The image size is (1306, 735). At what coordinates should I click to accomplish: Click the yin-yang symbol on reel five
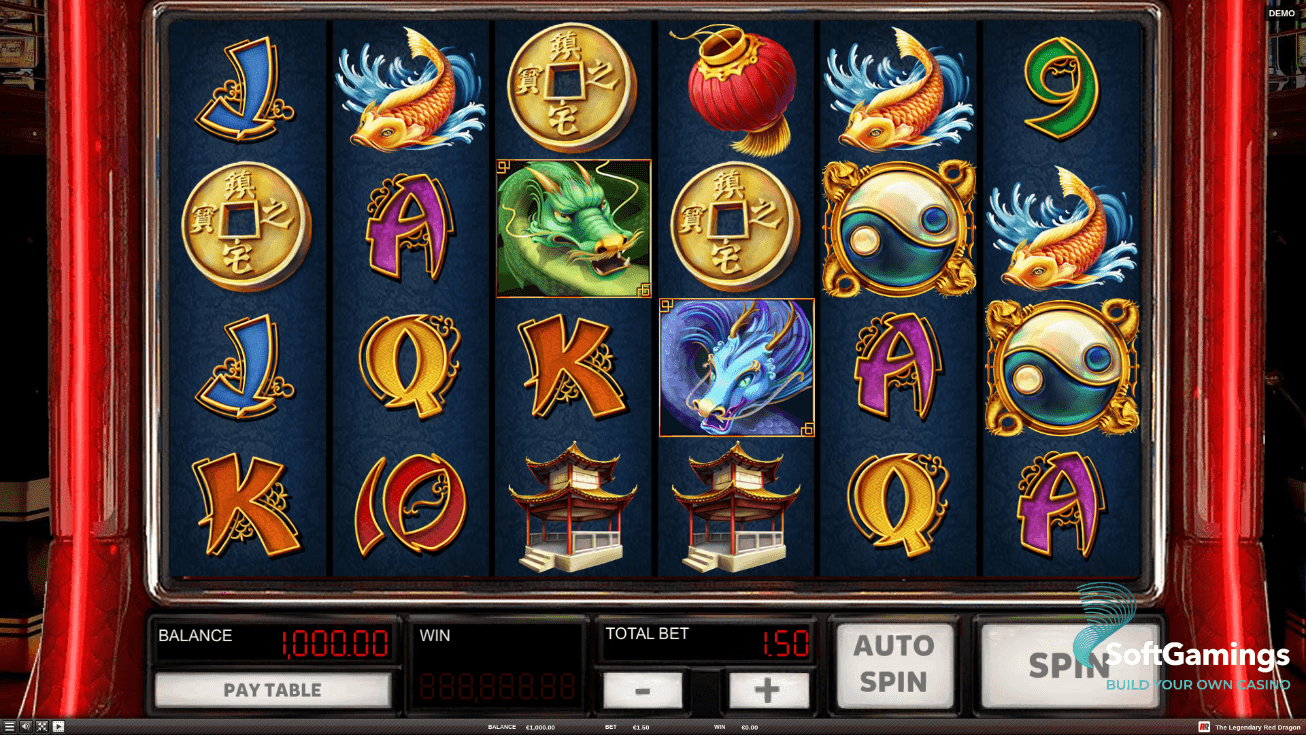[x=897, y=229]
